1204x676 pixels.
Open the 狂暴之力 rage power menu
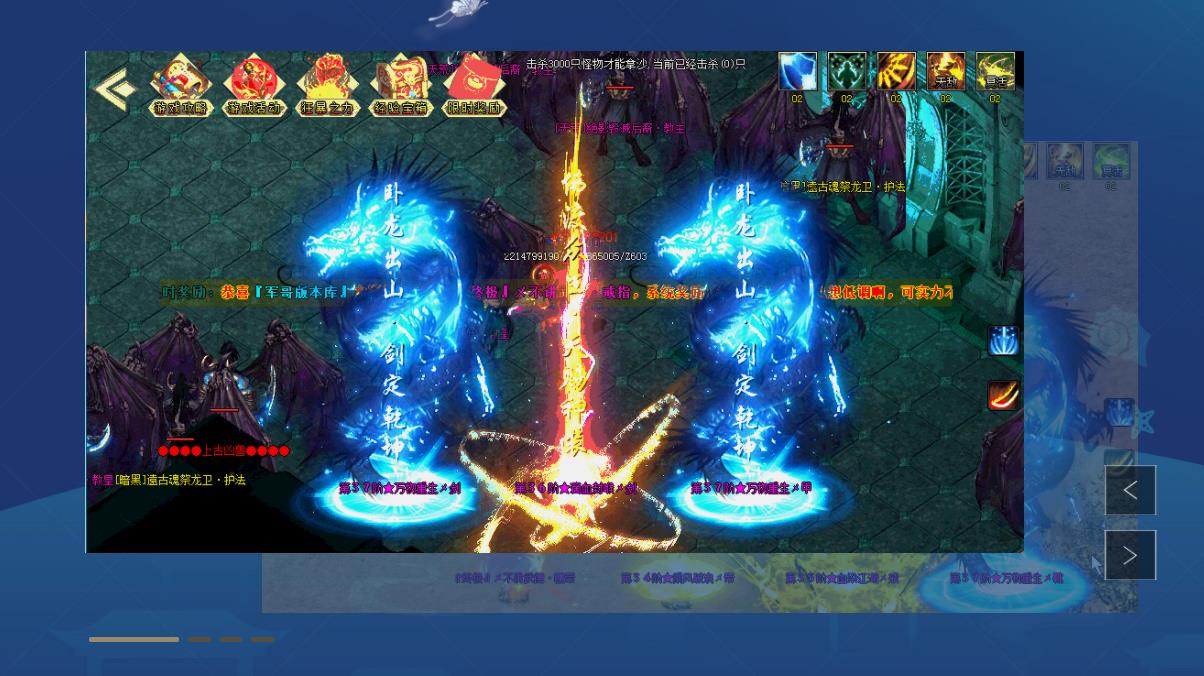click(x=327, y=86)
